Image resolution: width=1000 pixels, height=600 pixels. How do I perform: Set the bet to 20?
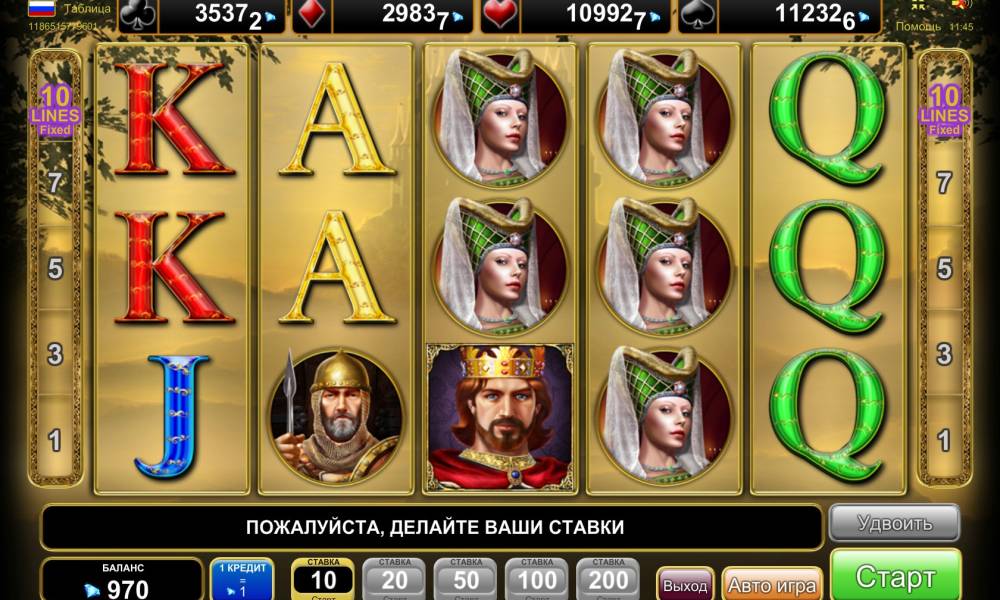394,579
